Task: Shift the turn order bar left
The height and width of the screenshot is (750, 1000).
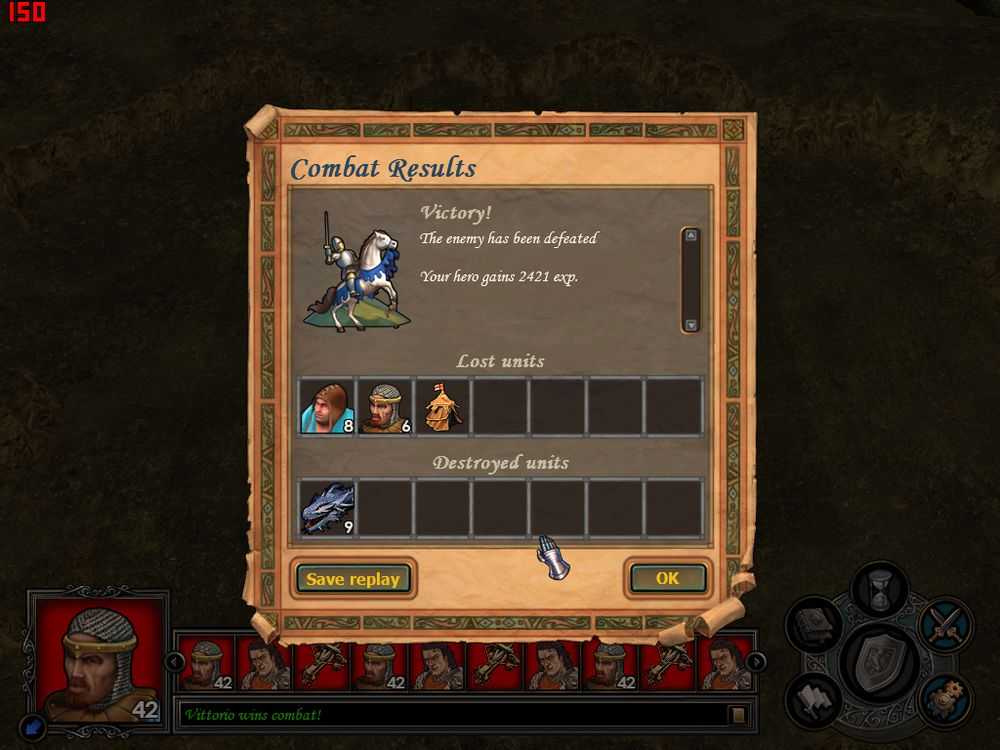Action: 175,661
